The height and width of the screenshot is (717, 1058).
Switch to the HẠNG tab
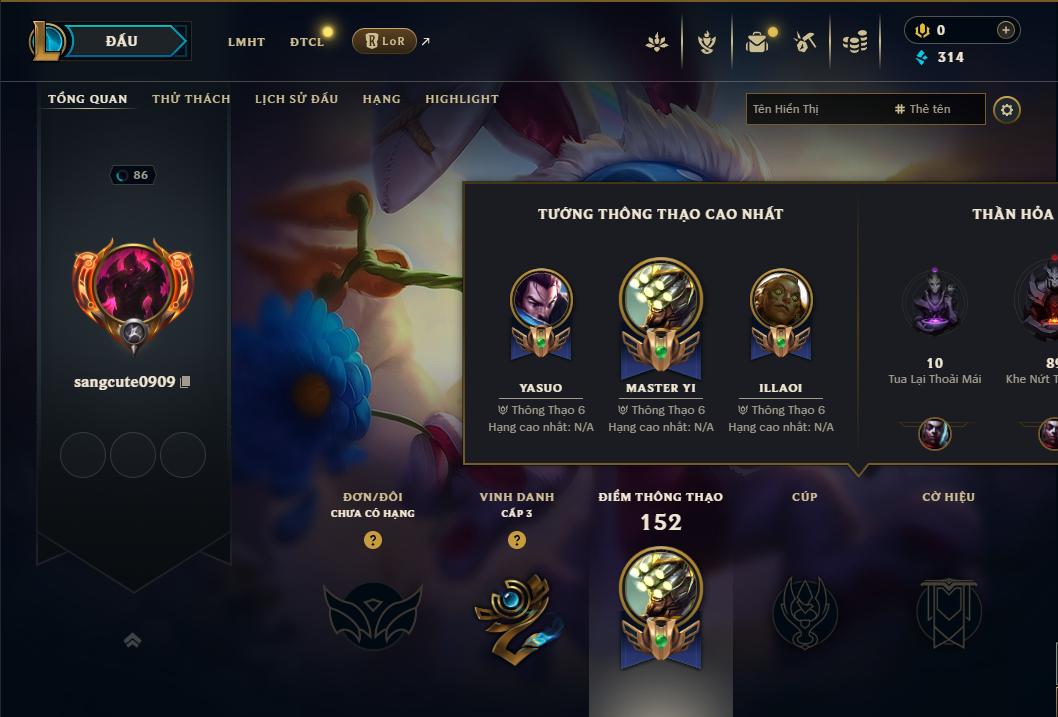point(381,99)
